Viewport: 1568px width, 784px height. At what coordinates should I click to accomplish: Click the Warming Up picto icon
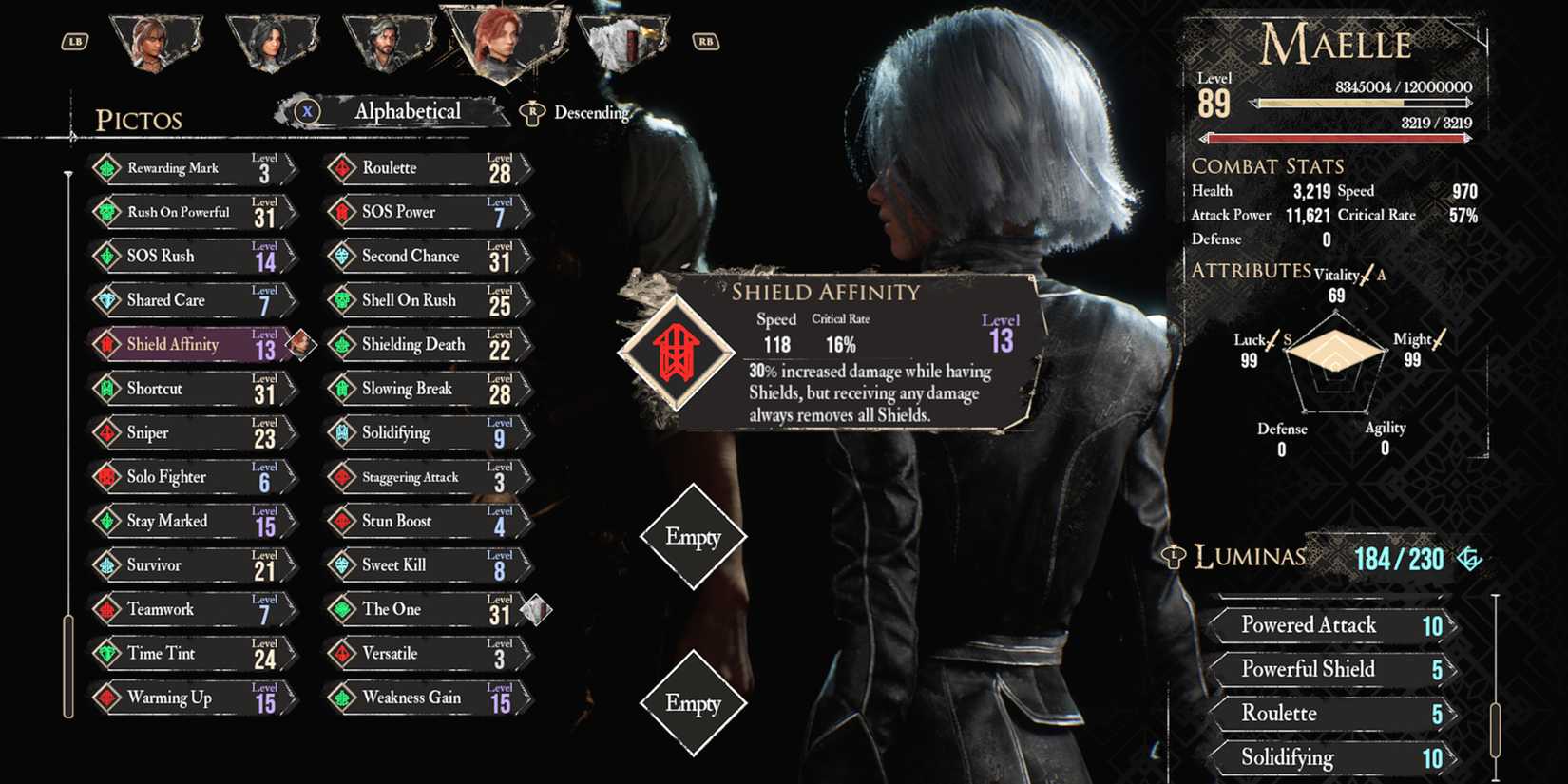109,697
